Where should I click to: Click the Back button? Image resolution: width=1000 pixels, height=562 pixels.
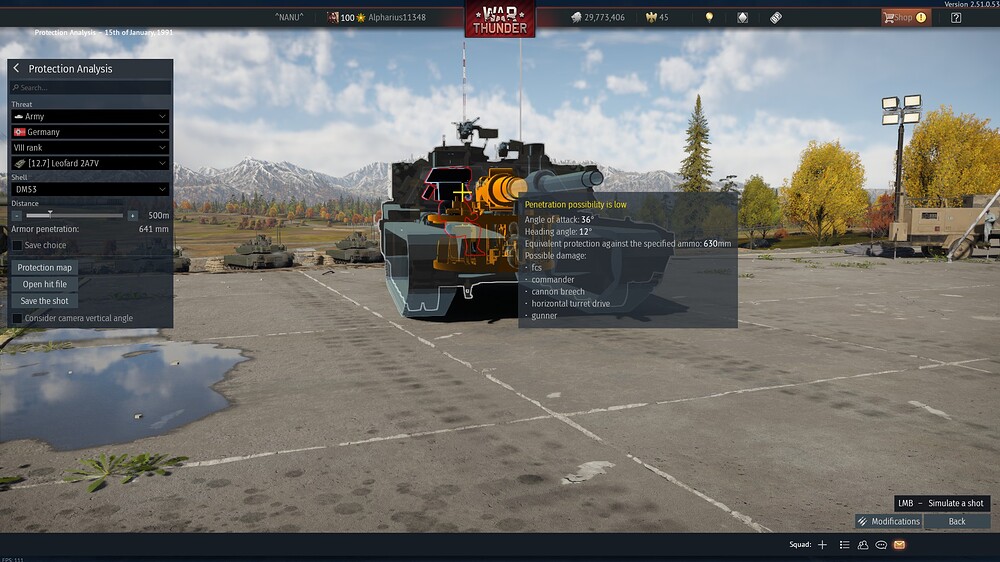pos(957,521)
